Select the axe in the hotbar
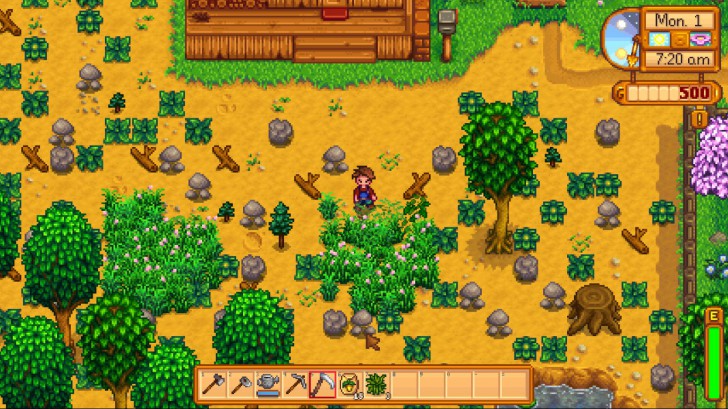 212,383
